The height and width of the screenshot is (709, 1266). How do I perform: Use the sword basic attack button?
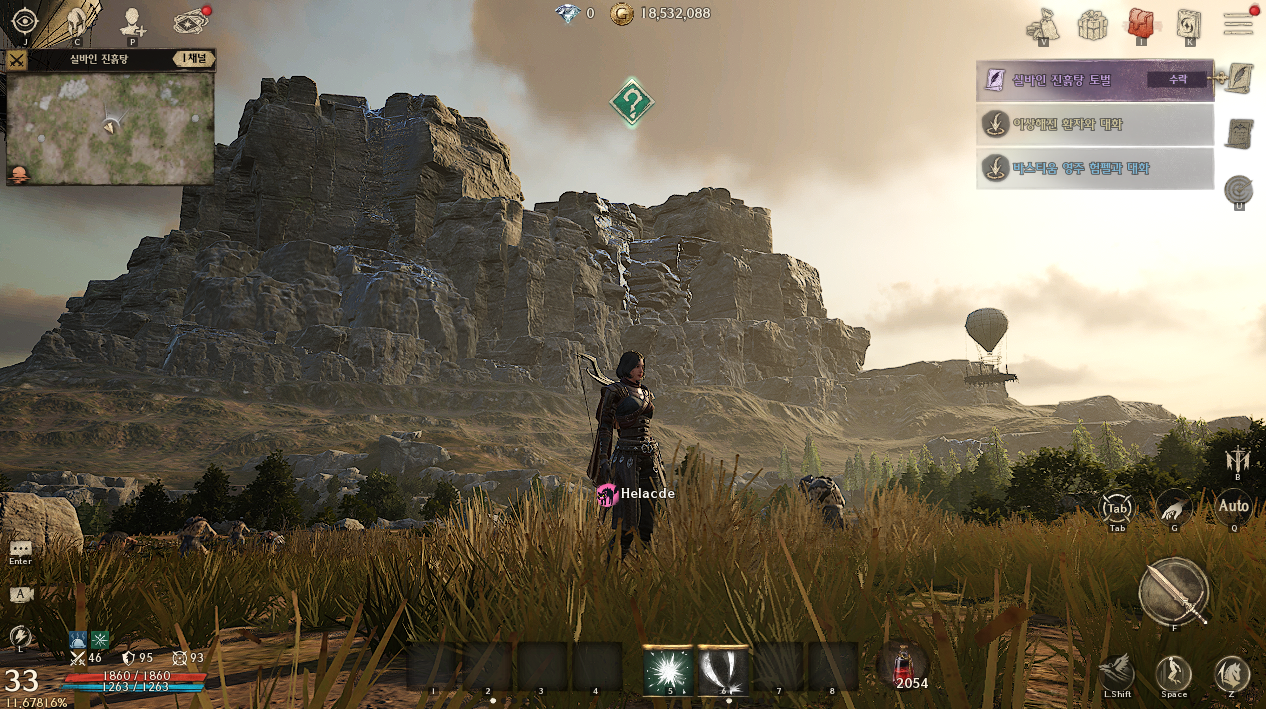pyautogui.click(x=1174, y=591)
